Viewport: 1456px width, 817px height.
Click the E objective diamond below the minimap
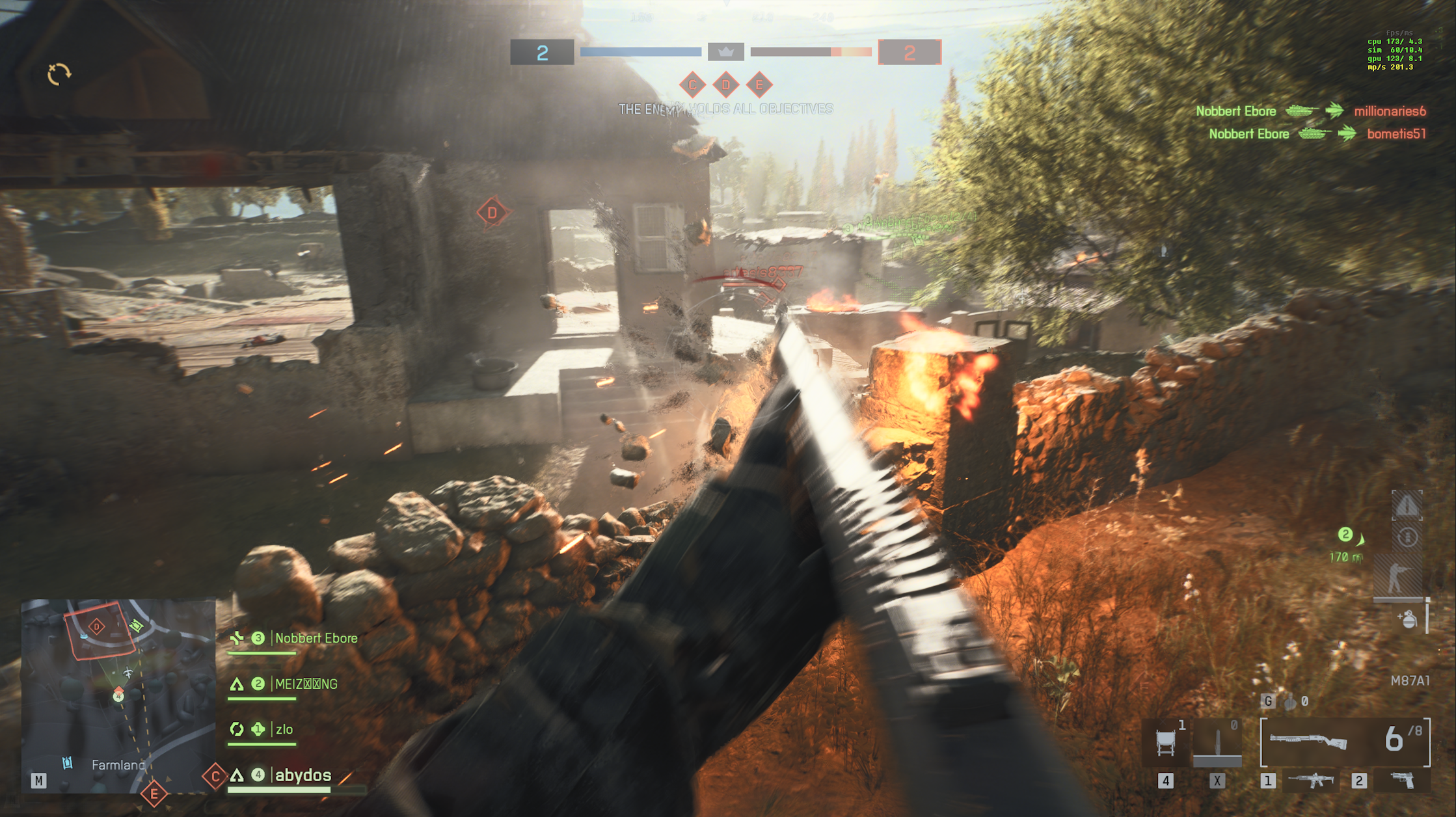pos(154,794)
